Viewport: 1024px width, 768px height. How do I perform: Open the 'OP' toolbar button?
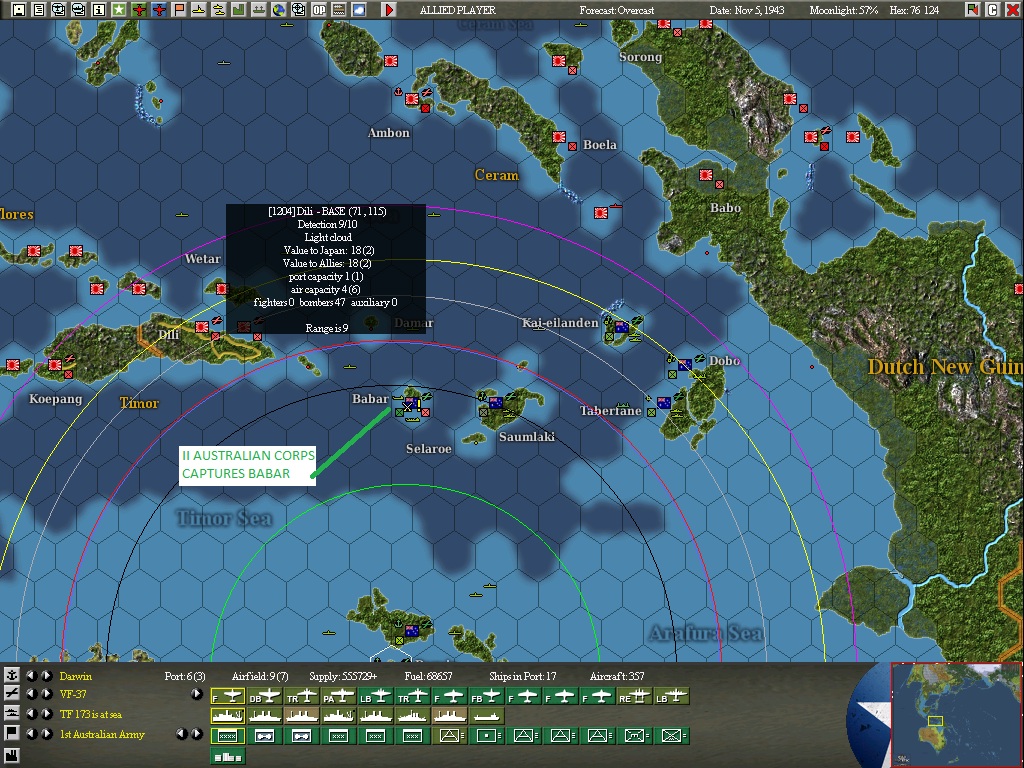click(x=318, y=10)
